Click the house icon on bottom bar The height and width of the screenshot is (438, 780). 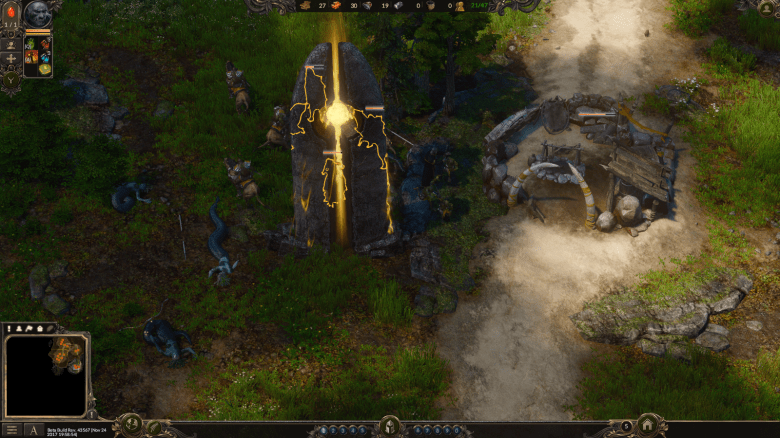tap(646, 426)
